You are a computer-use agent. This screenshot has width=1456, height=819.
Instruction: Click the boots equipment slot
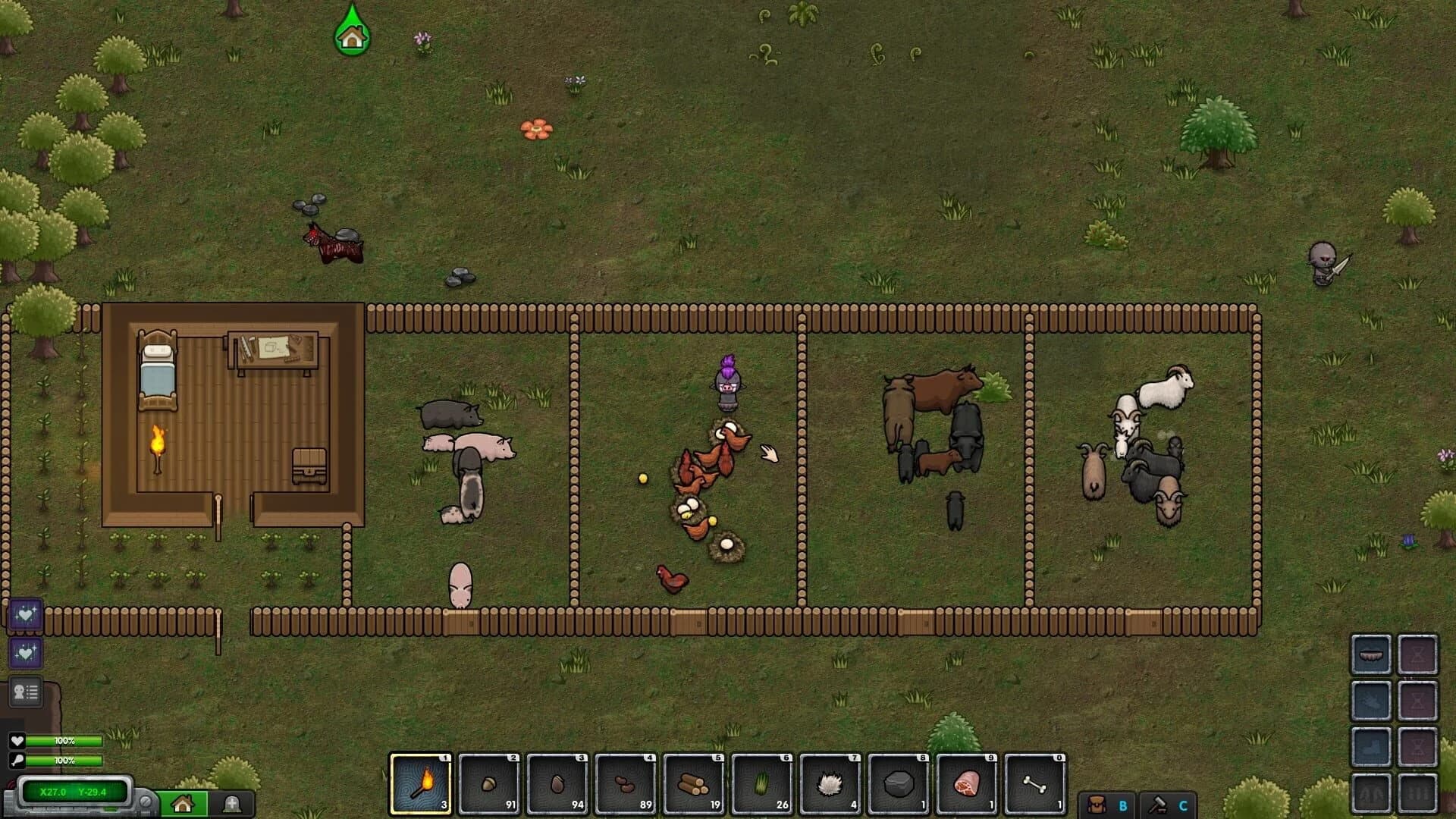pyautogui.click(x=1371, y=745)
